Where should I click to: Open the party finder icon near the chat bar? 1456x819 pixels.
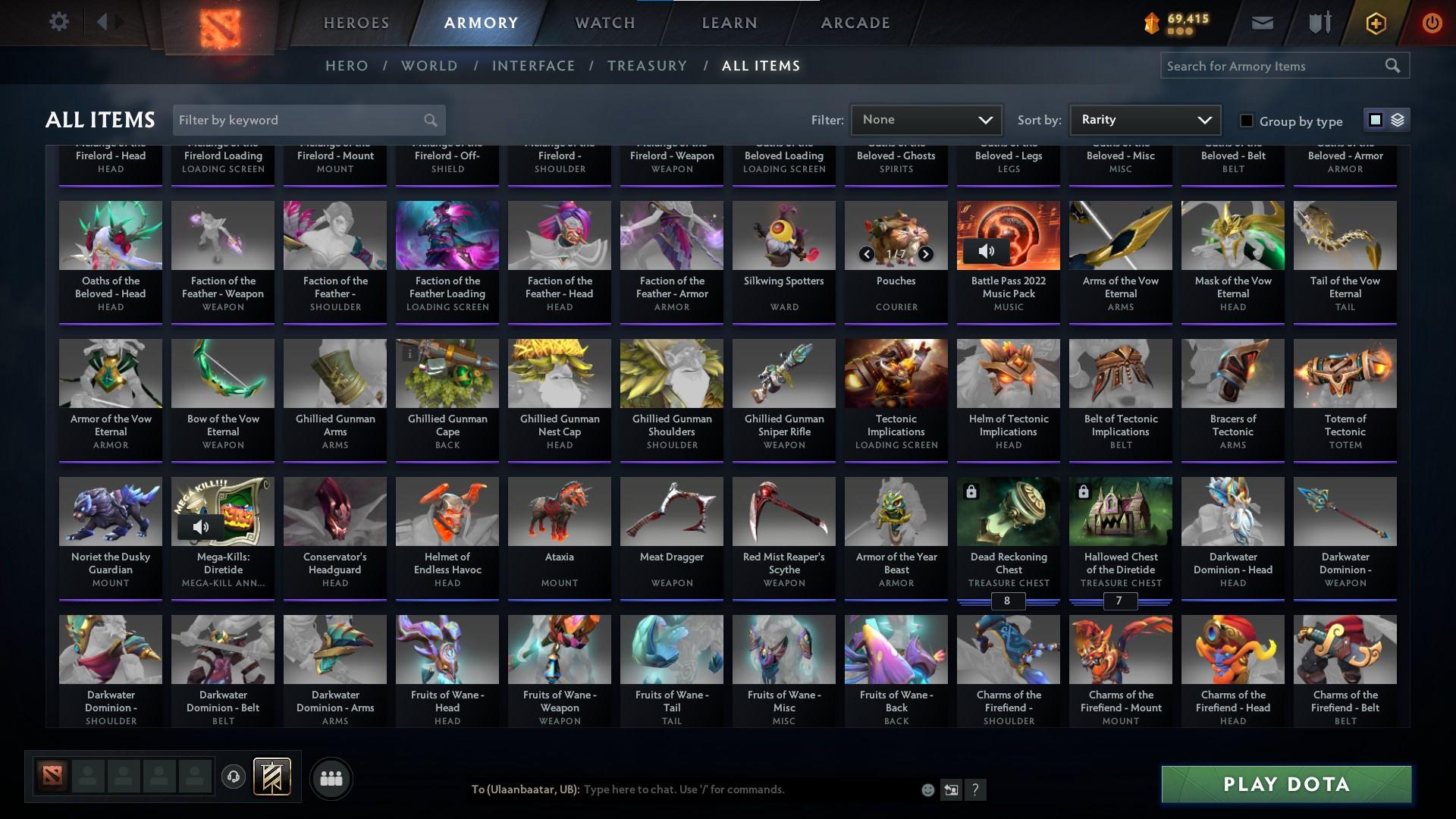(x=331, y=778)
